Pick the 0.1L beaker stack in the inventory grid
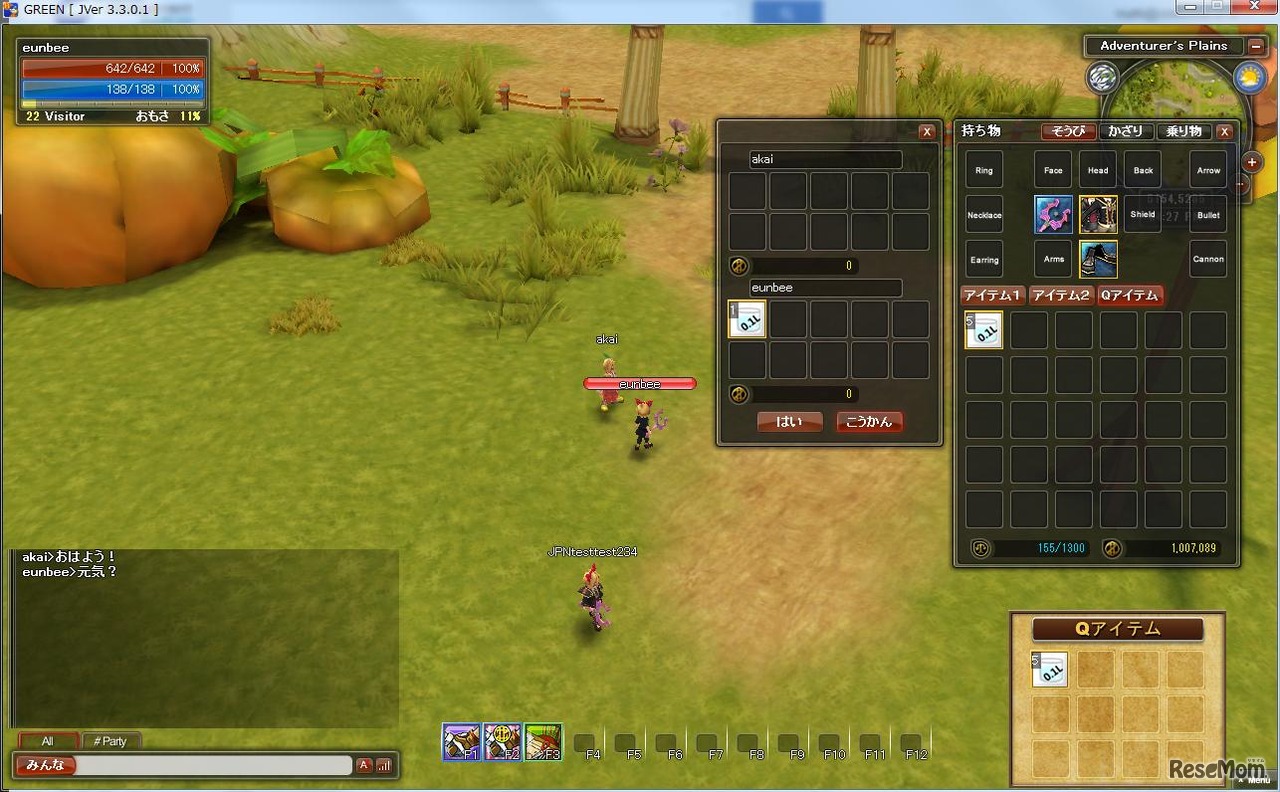This screenshot has height=792, width=1280. coord(984,330)
